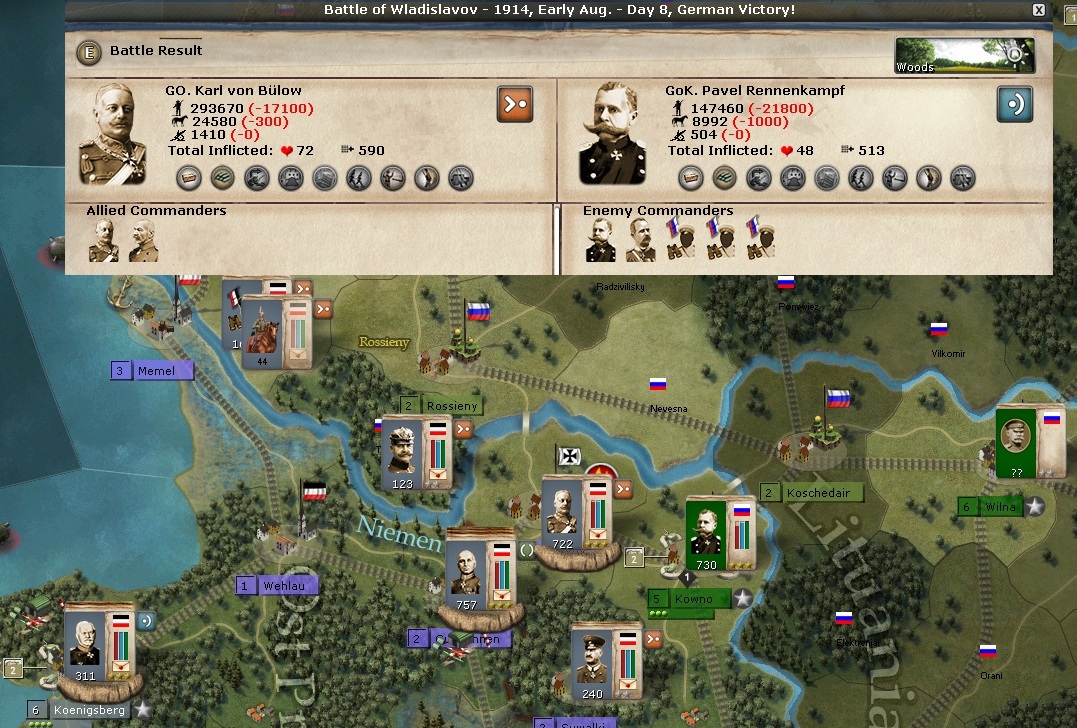Select the unknown Russian stack marked ??
Viewport: 1077px width, 728px height.
point(1017,442)
